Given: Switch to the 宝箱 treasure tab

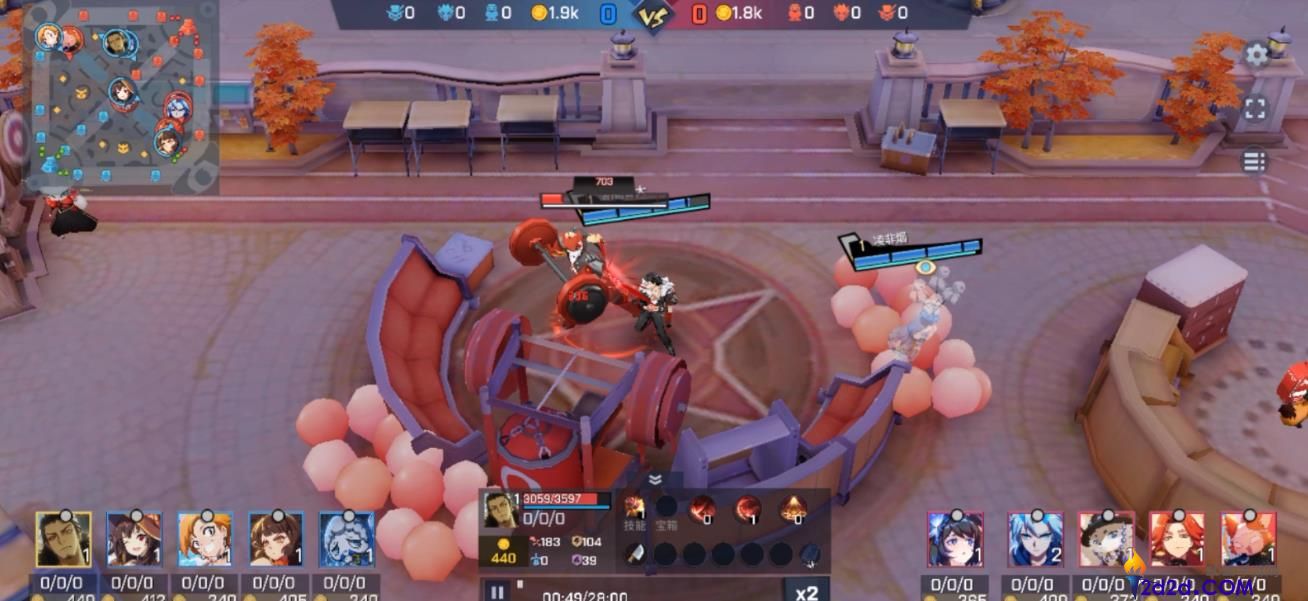Looking at the screenshot, I should 666,511.
